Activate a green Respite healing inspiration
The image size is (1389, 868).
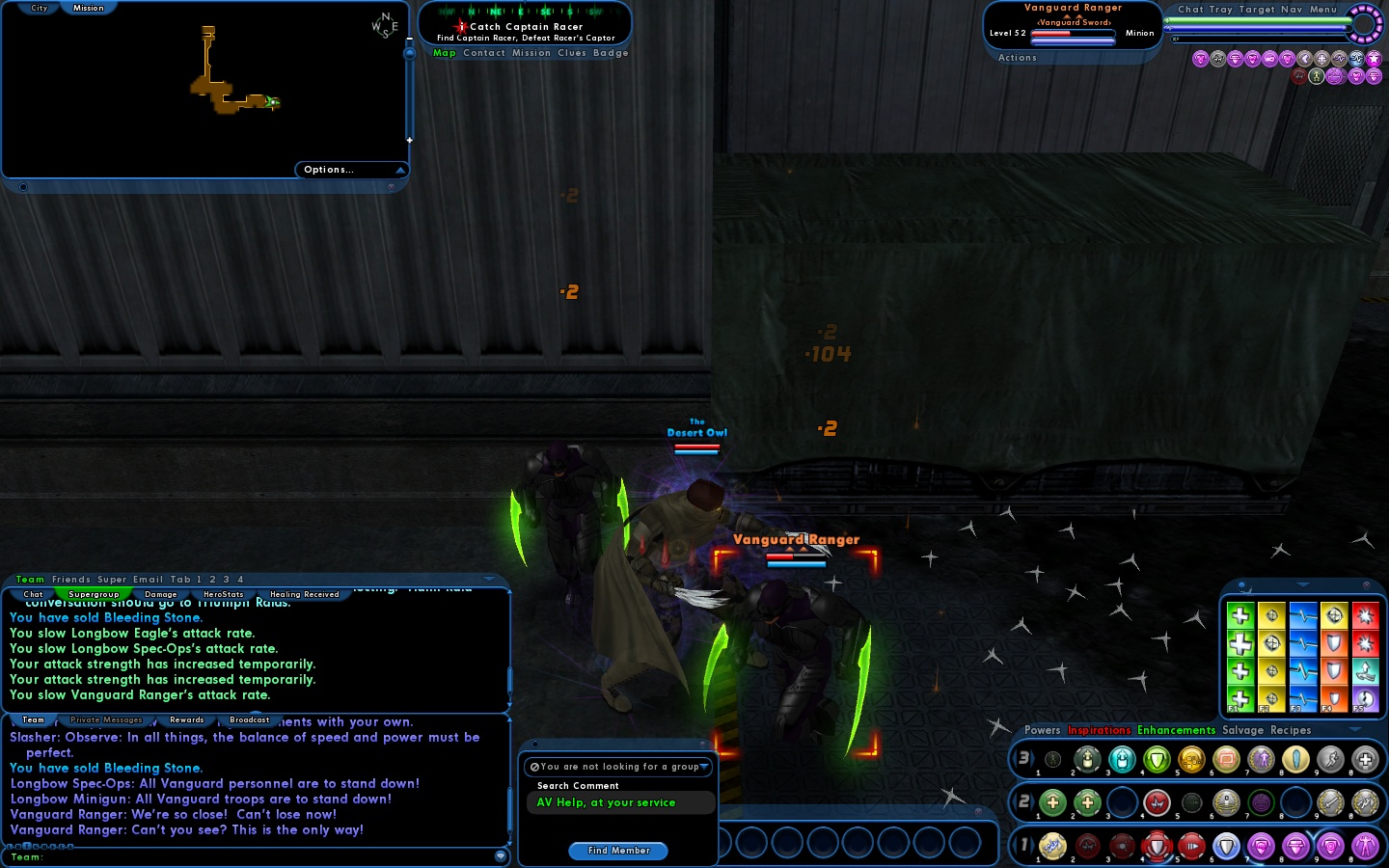point(1240,616)
